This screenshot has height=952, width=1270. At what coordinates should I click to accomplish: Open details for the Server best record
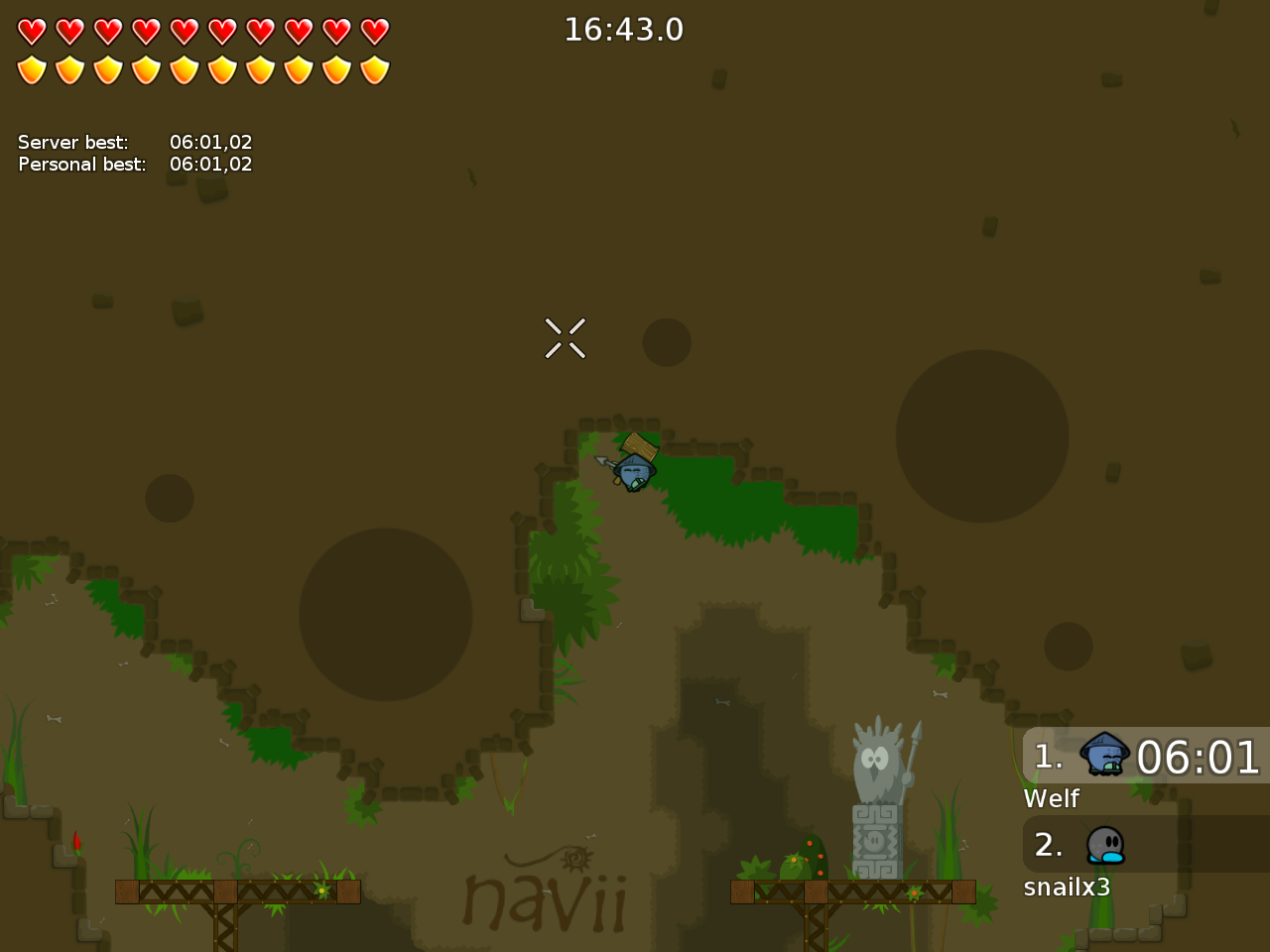point(211,142)
